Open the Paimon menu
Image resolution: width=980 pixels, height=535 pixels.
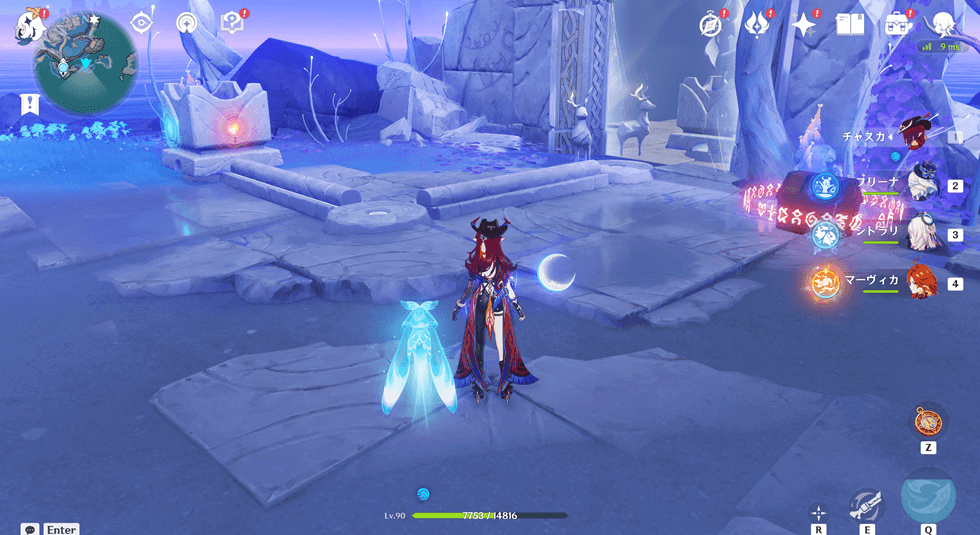coord(27,25)
